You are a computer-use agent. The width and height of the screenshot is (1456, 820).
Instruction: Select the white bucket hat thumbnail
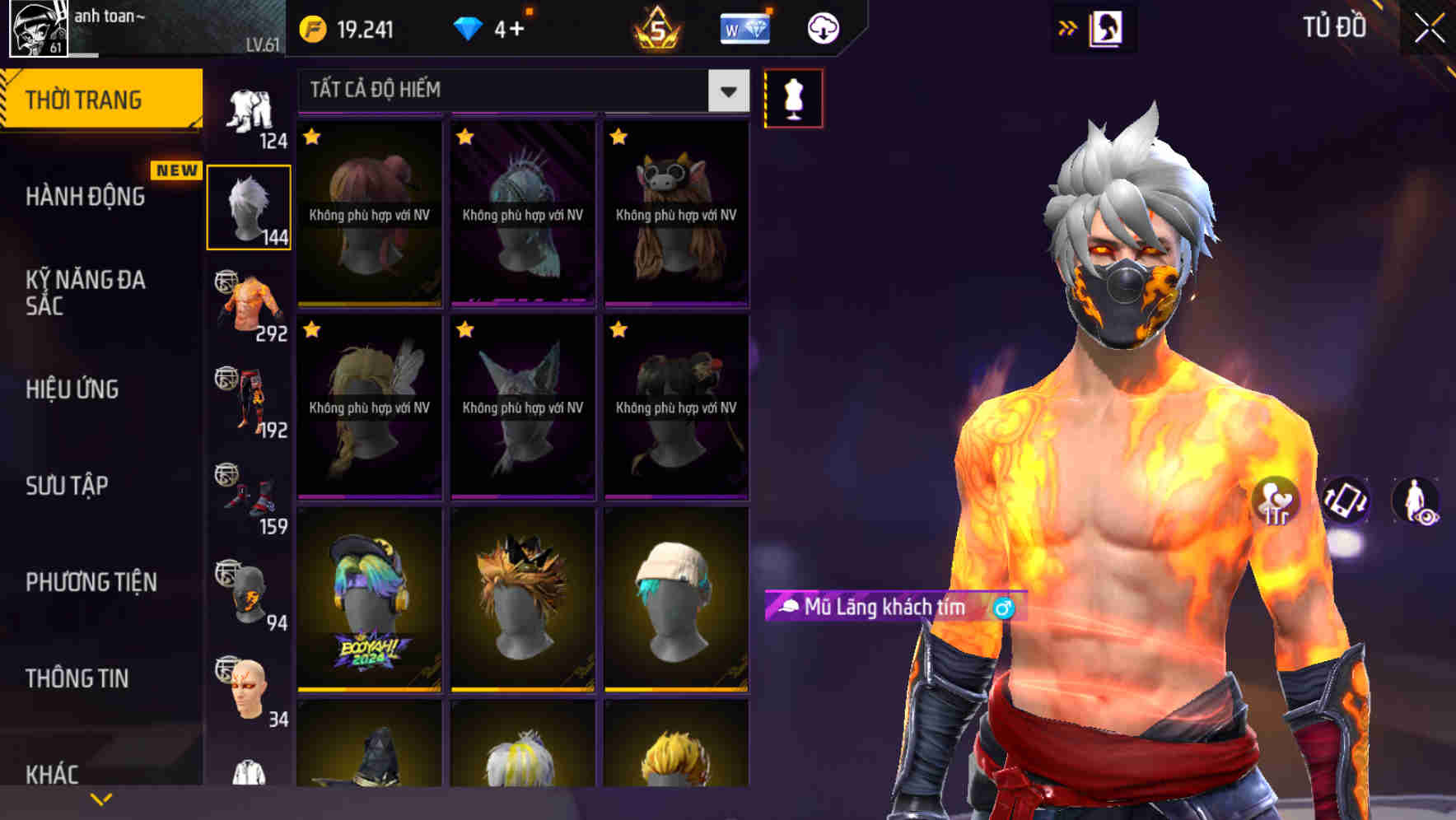(x=675, y=607)
